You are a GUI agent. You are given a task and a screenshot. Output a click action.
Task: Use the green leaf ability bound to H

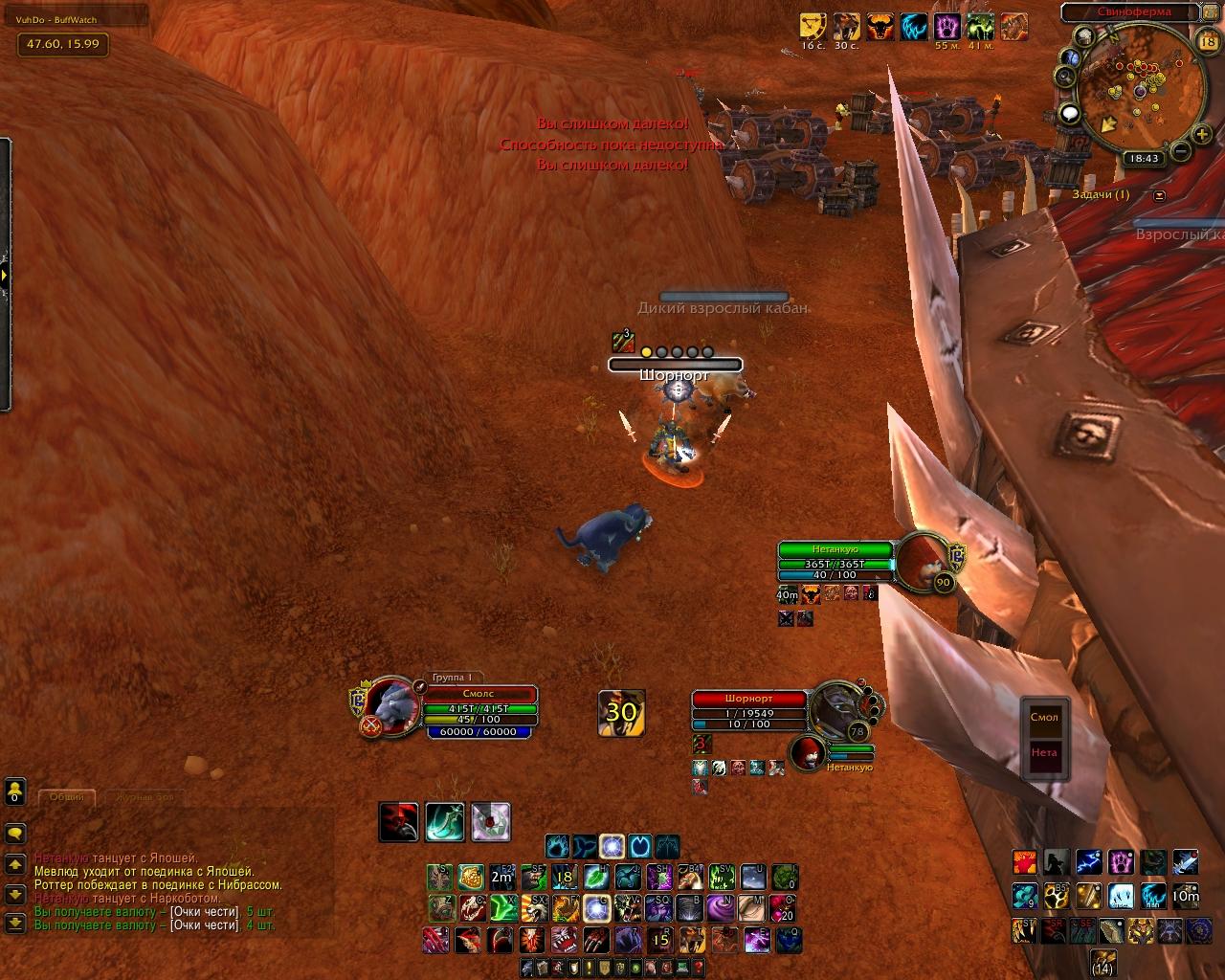coord(596,877)
